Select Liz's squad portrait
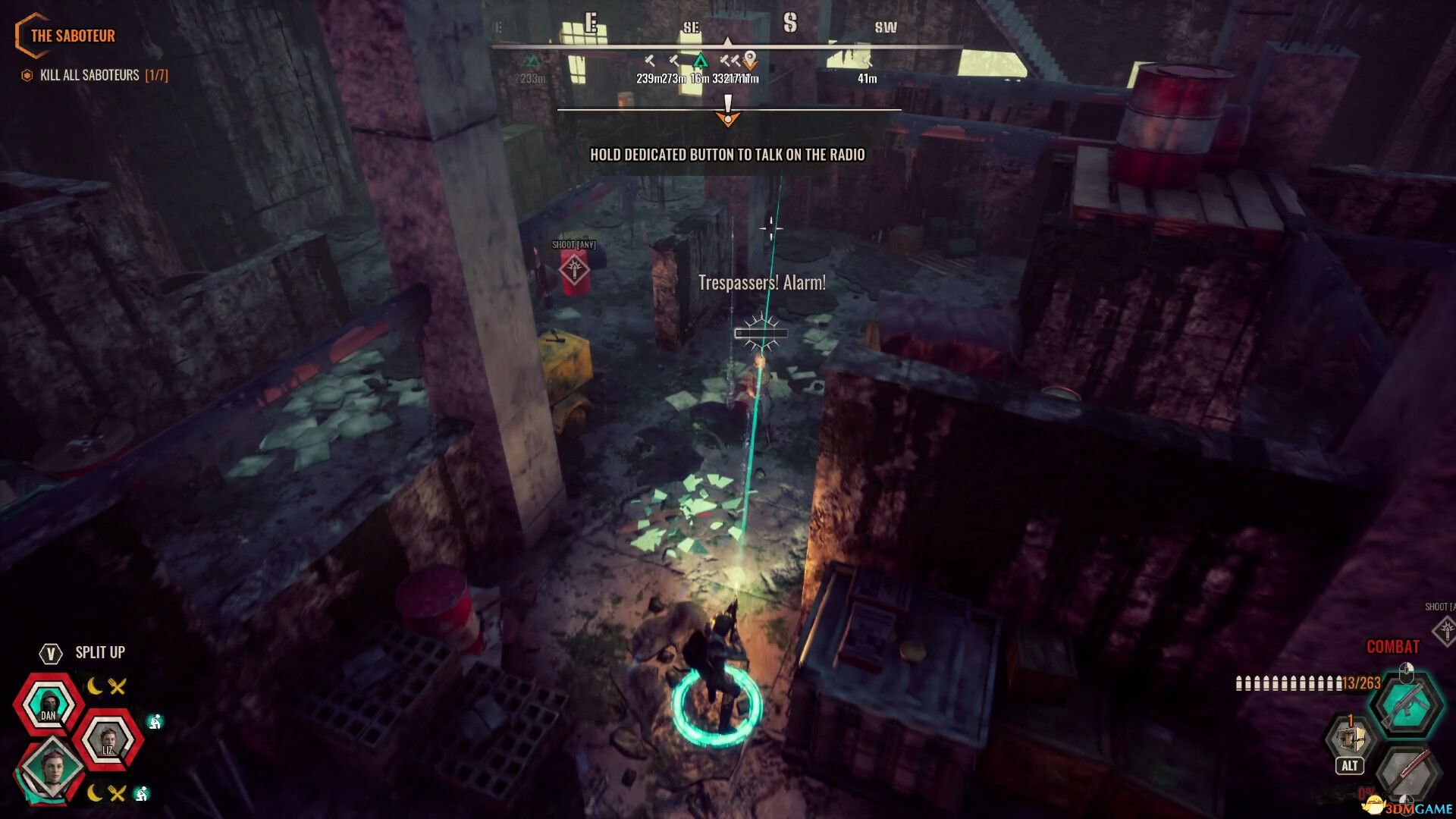 pos(108,739)
